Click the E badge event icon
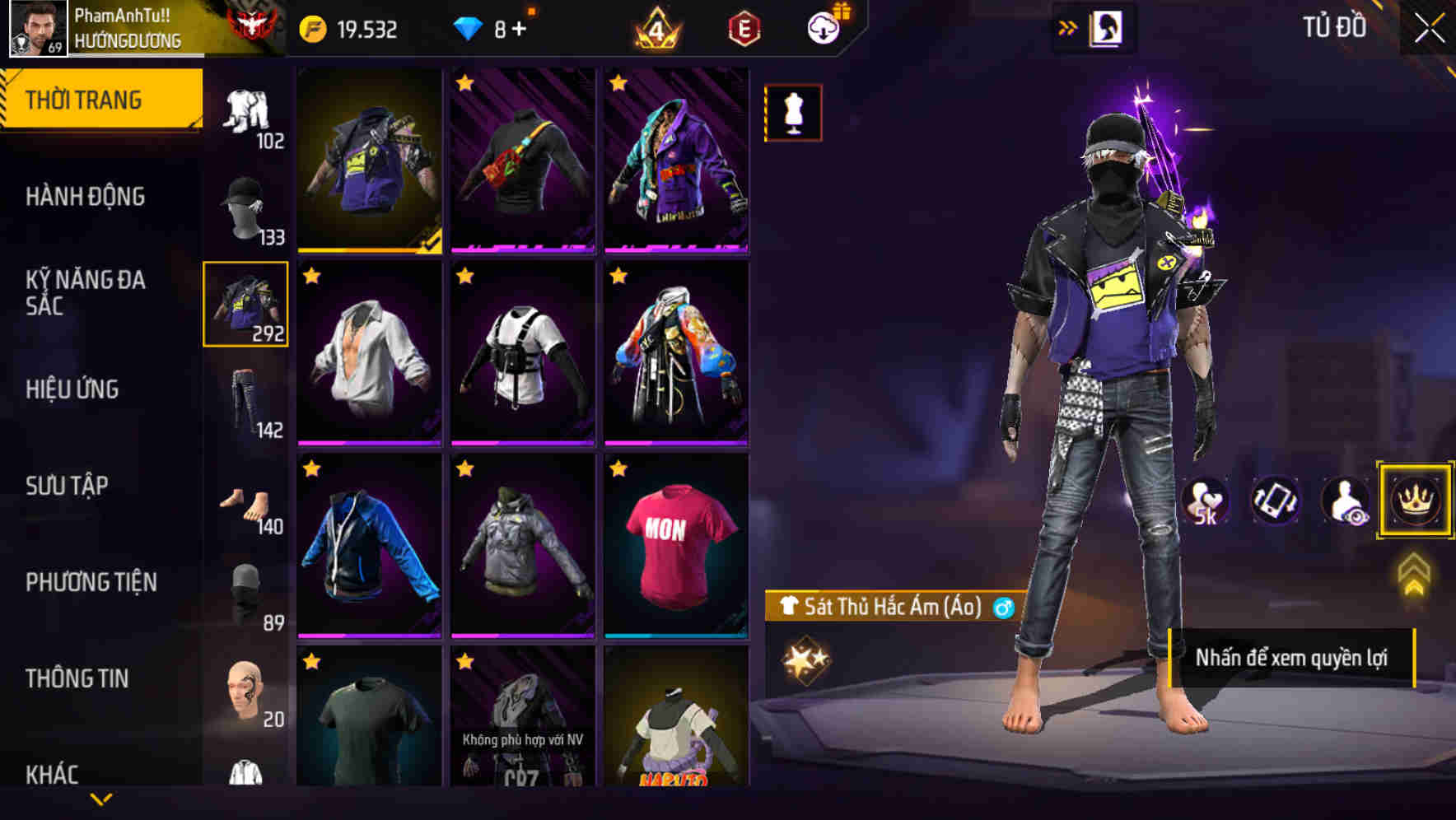The width and height of the screenshot is (1456, 820). click(x=743, y=28)
